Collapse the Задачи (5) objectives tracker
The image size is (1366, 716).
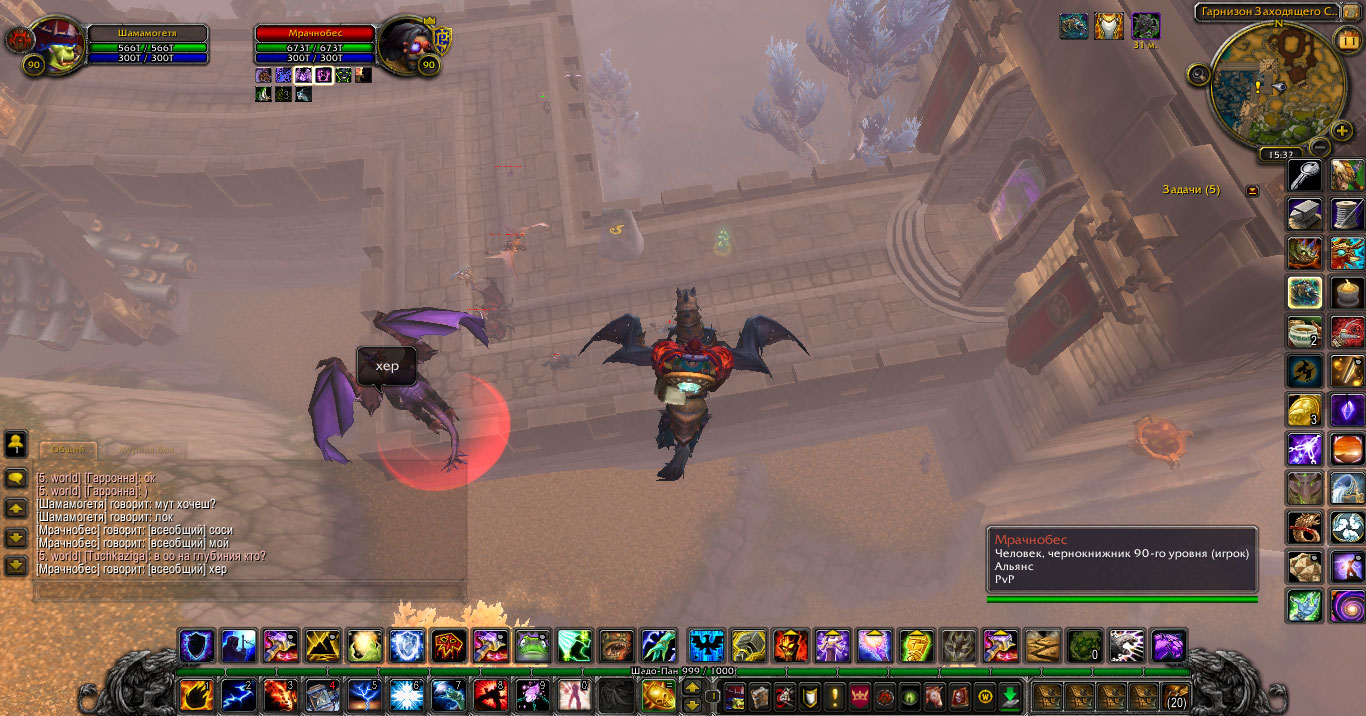click(x=1253, y=190)
